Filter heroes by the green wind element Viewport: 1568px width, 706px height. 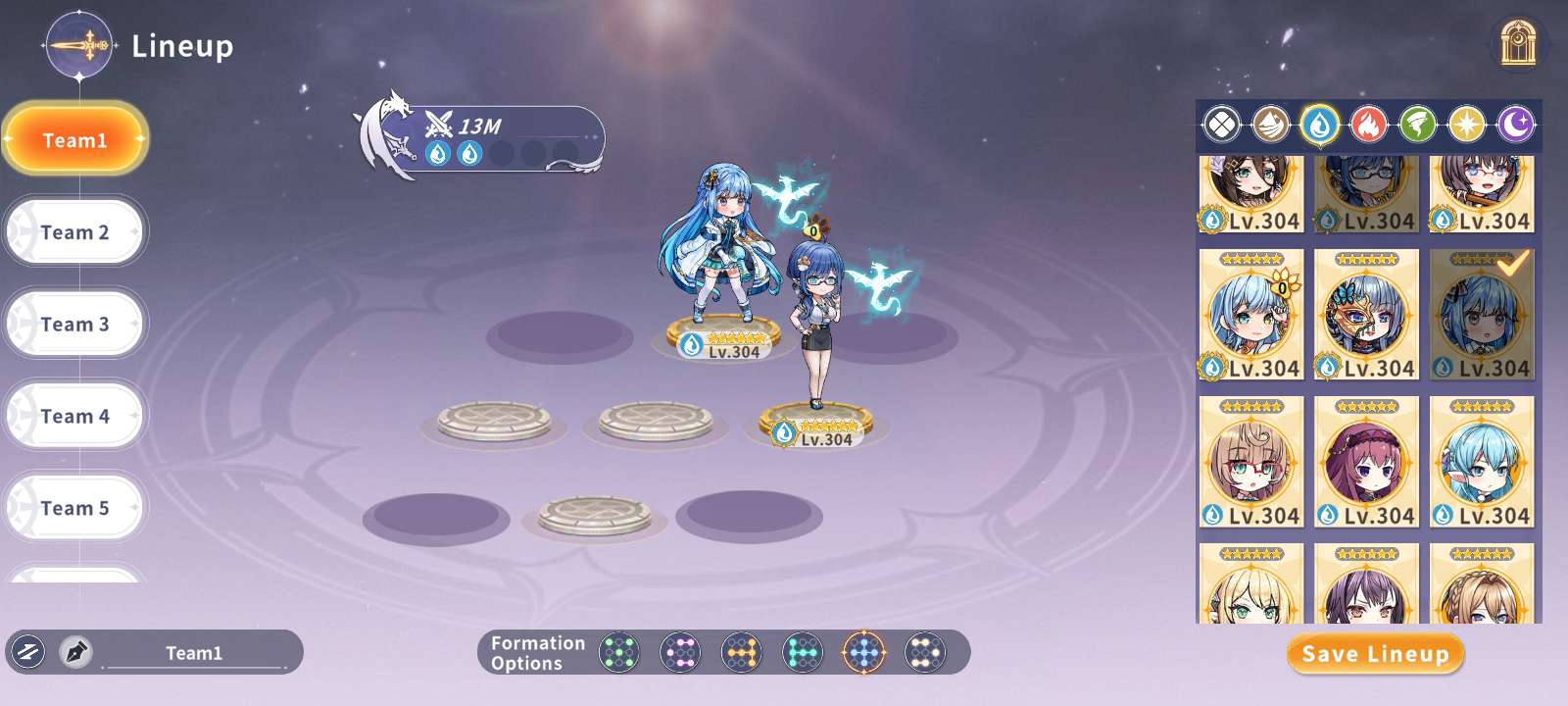tap(1418, 125)
